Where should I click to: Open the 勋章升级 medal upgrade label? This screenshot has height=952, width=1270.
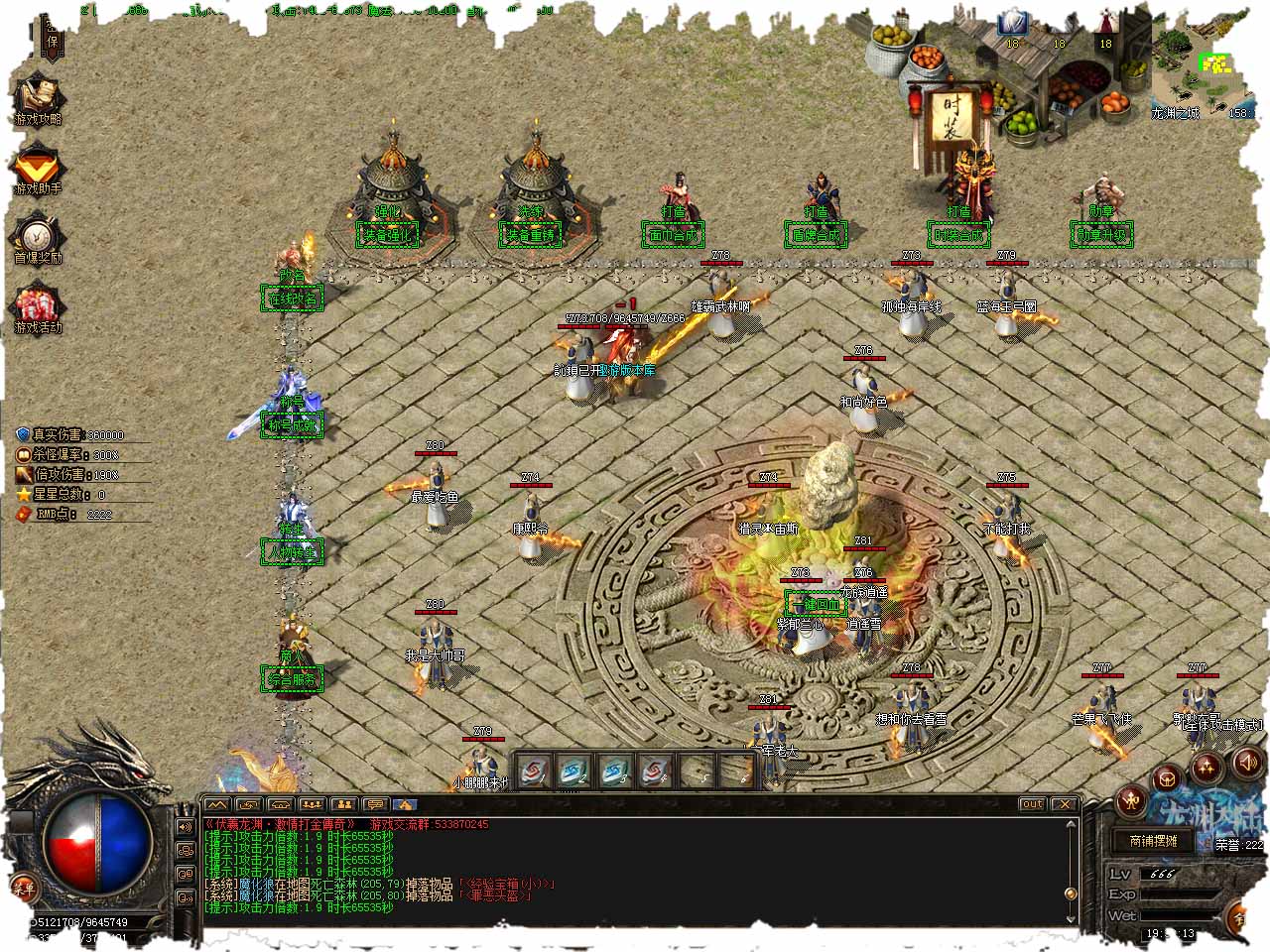[1101, 235]
